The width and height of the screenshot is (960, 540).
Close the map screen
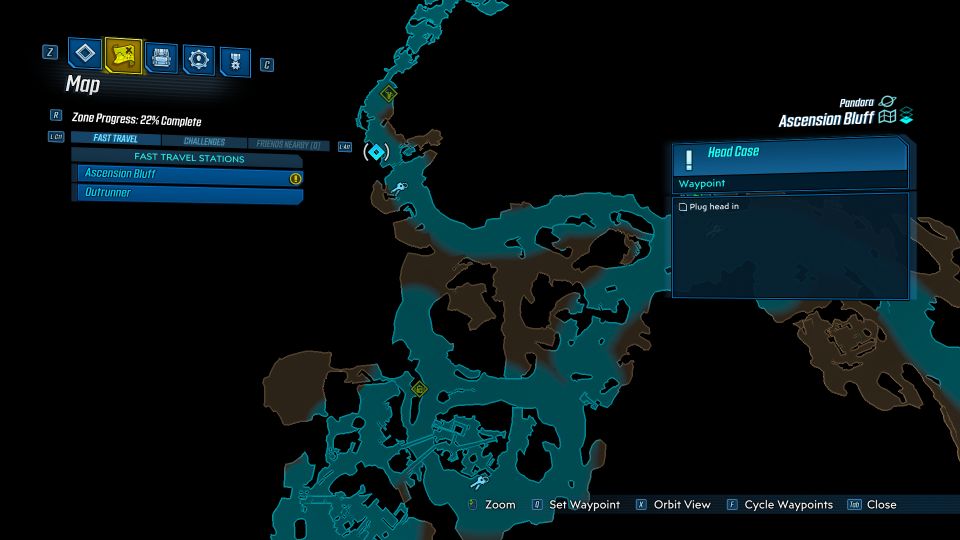pos(880,505)
